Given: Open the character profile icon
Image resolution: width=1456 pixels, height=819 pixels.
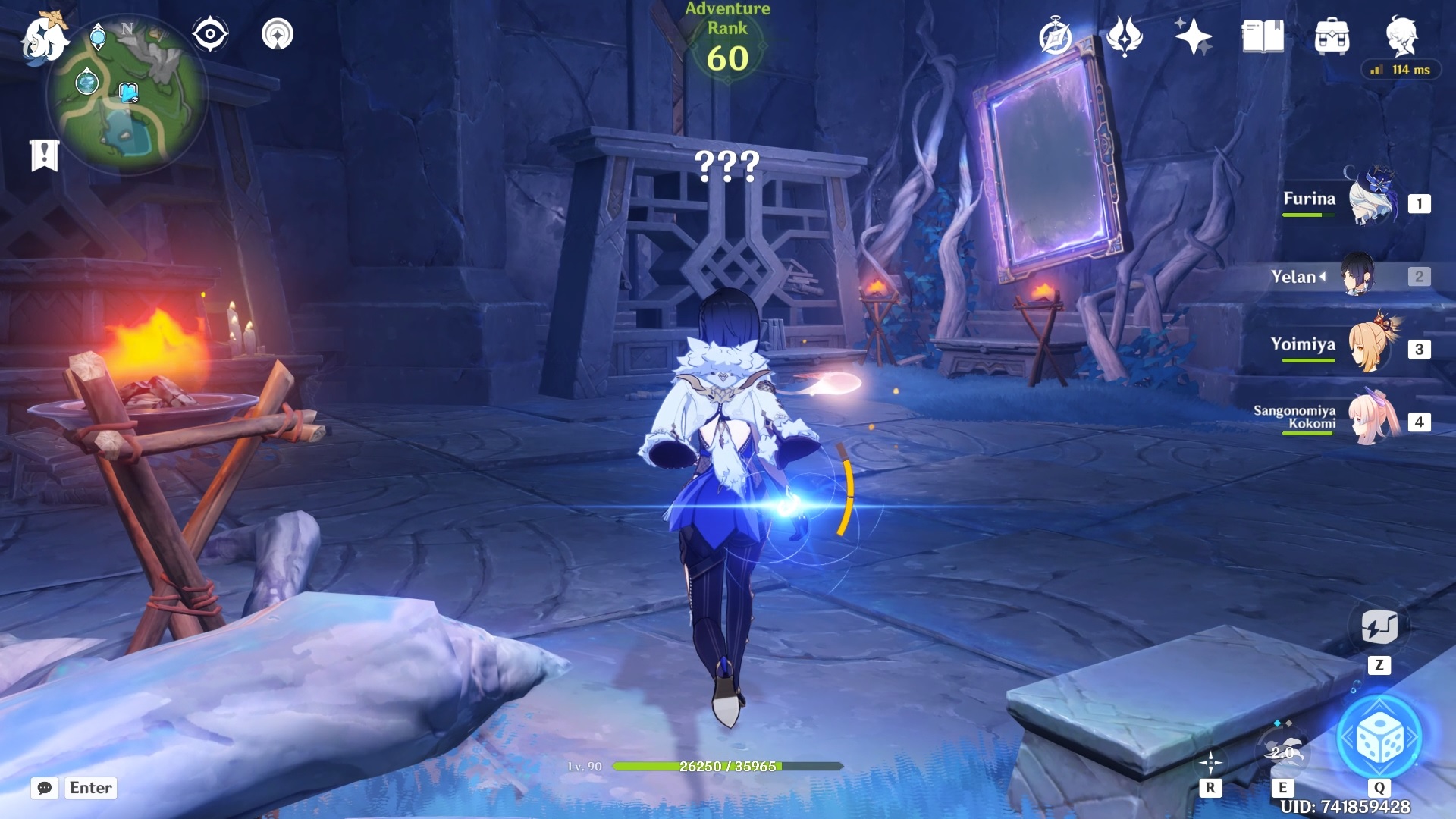Looking at the screenshot, I should click(1401, 35).
